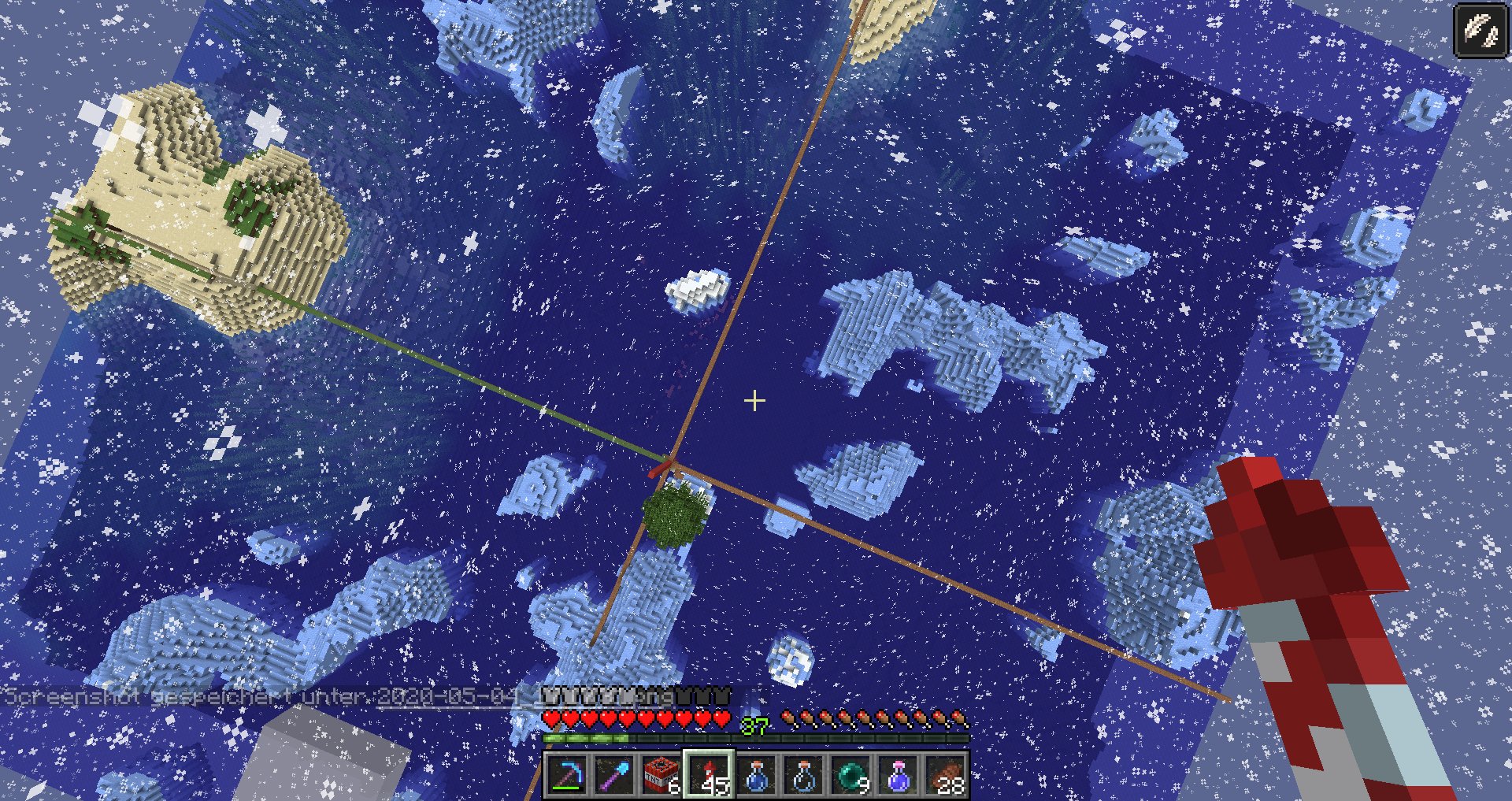Select the food stack of 28
This screenshot has width=1512, height=801.
(x=945, y=776)
